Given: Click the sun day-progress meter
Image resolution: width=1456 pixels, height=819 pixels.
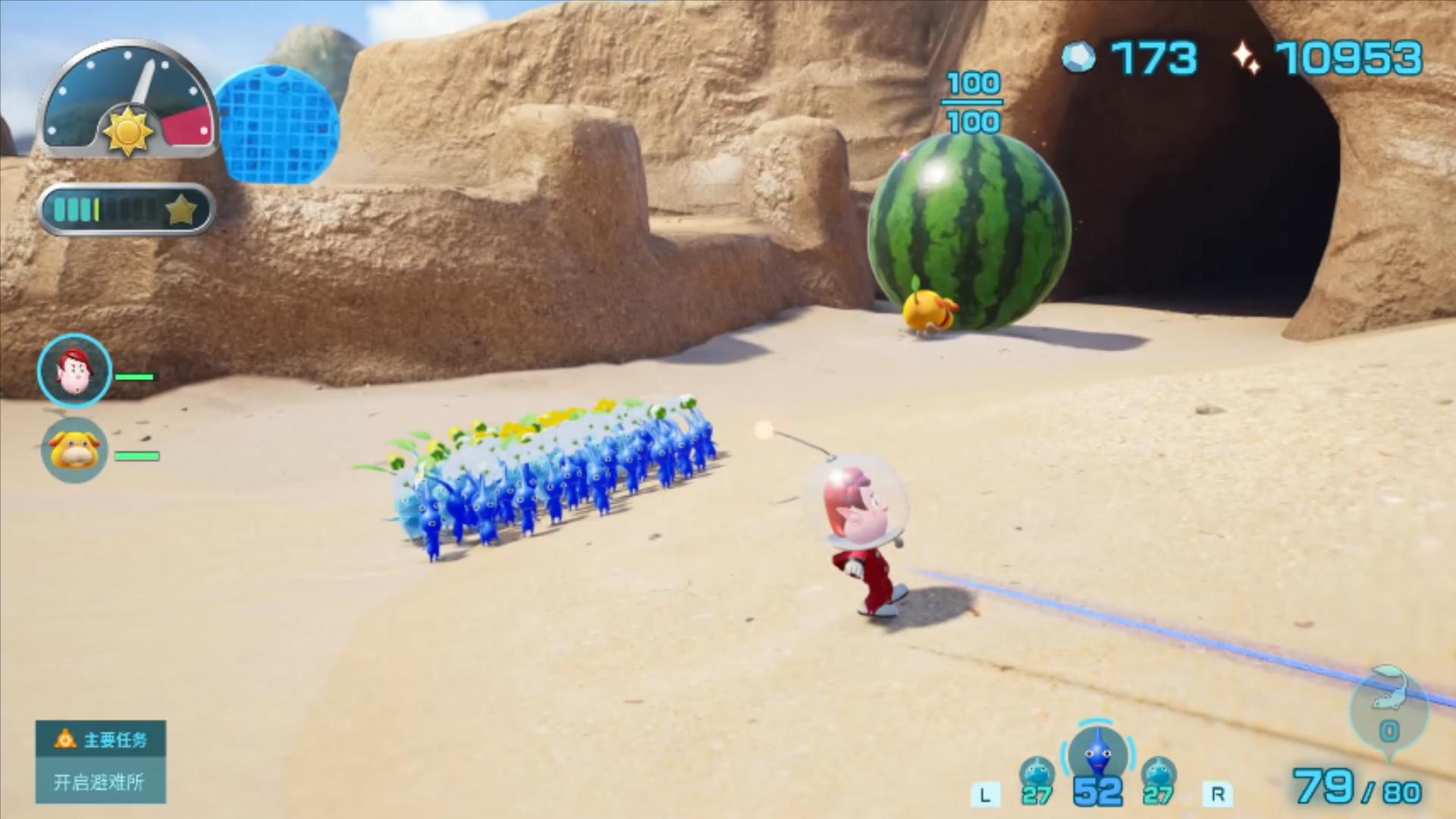Looking at the screenshot, I should click(x=127, y=100).
